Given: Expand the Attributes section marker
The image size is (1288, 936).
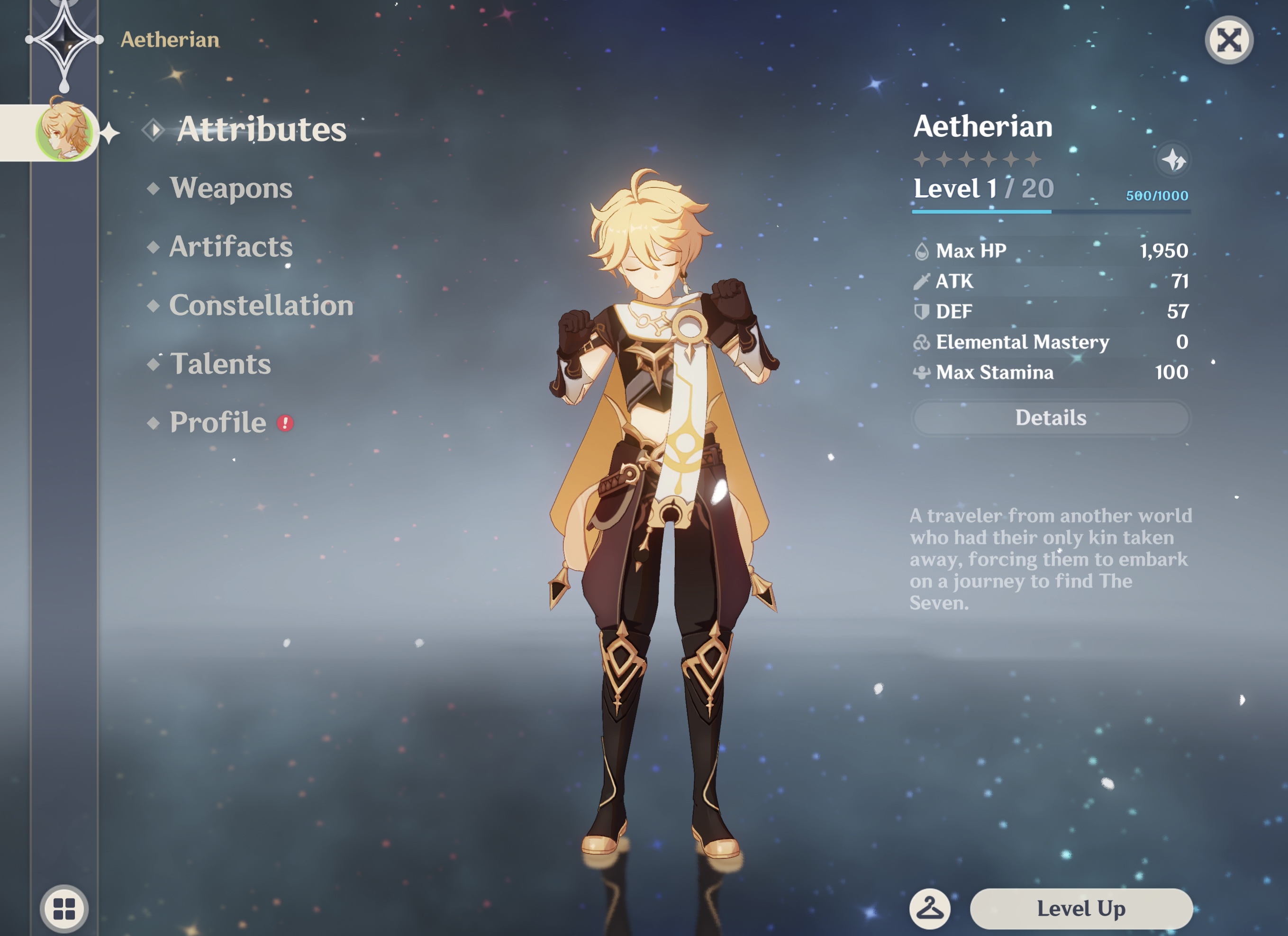Looking at the screenshot, I should point(154,130).
